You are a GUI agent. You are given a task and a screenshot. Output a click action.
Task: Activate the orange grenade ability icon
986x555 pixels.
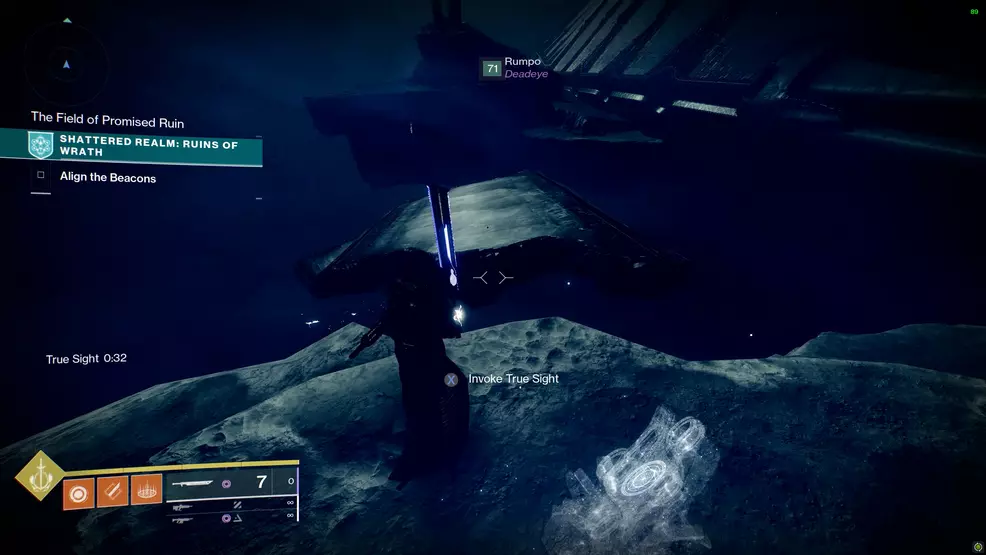[79, 493]
